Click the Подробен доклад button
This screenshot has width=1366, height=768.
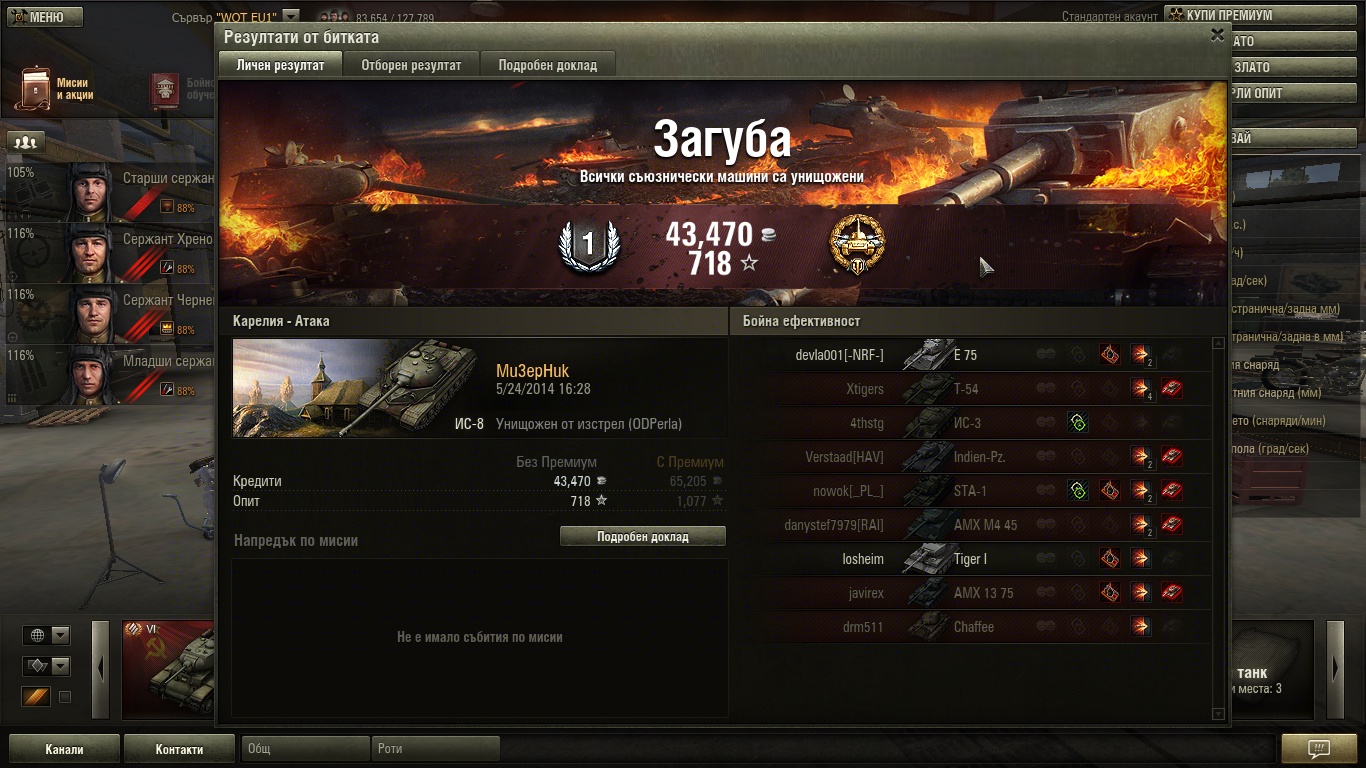pos(642,537)
